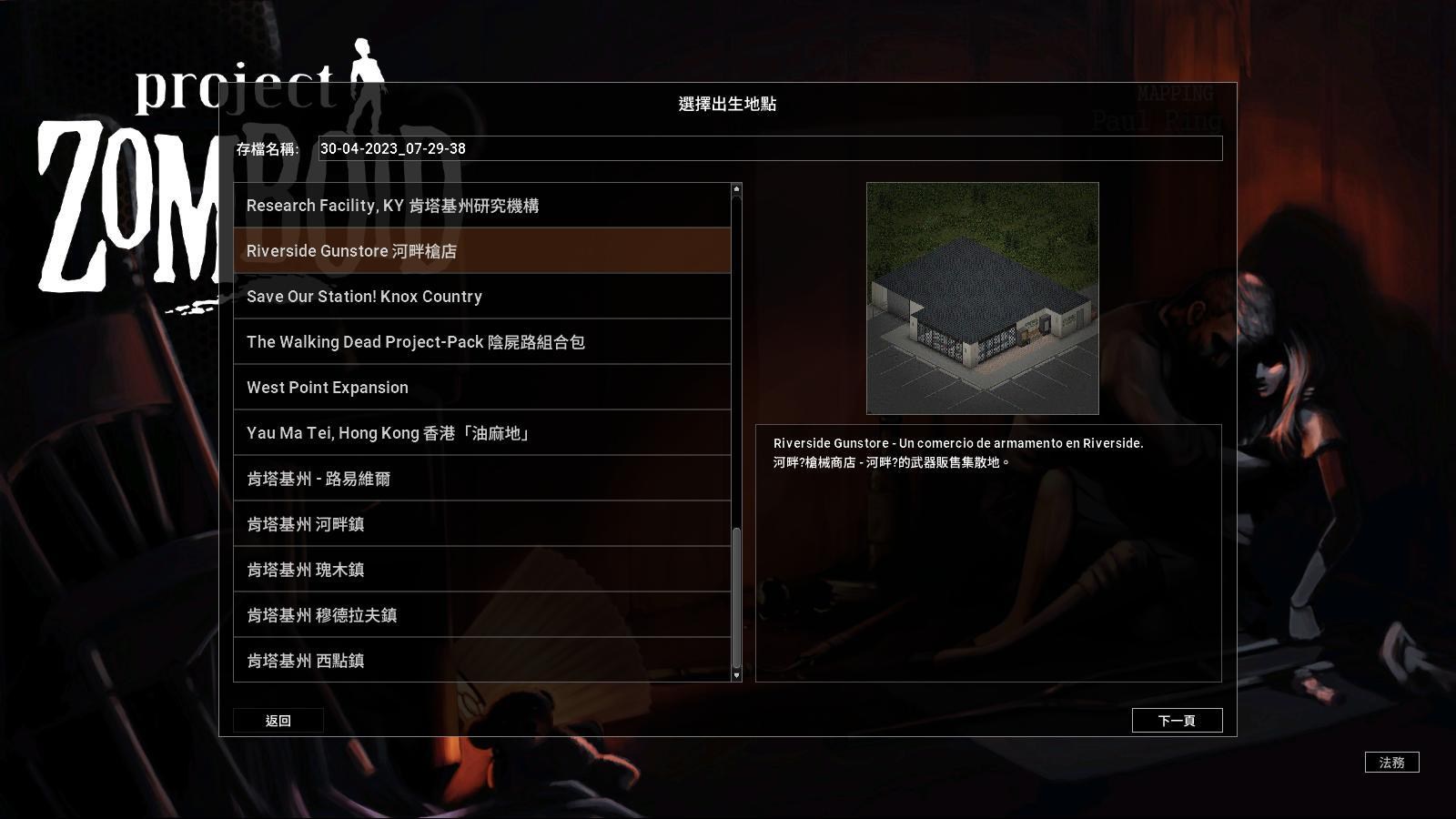The width and height of the screenshot is (1456, 819).
Task: Click the spawn location description text area
Action: [987, 551]
